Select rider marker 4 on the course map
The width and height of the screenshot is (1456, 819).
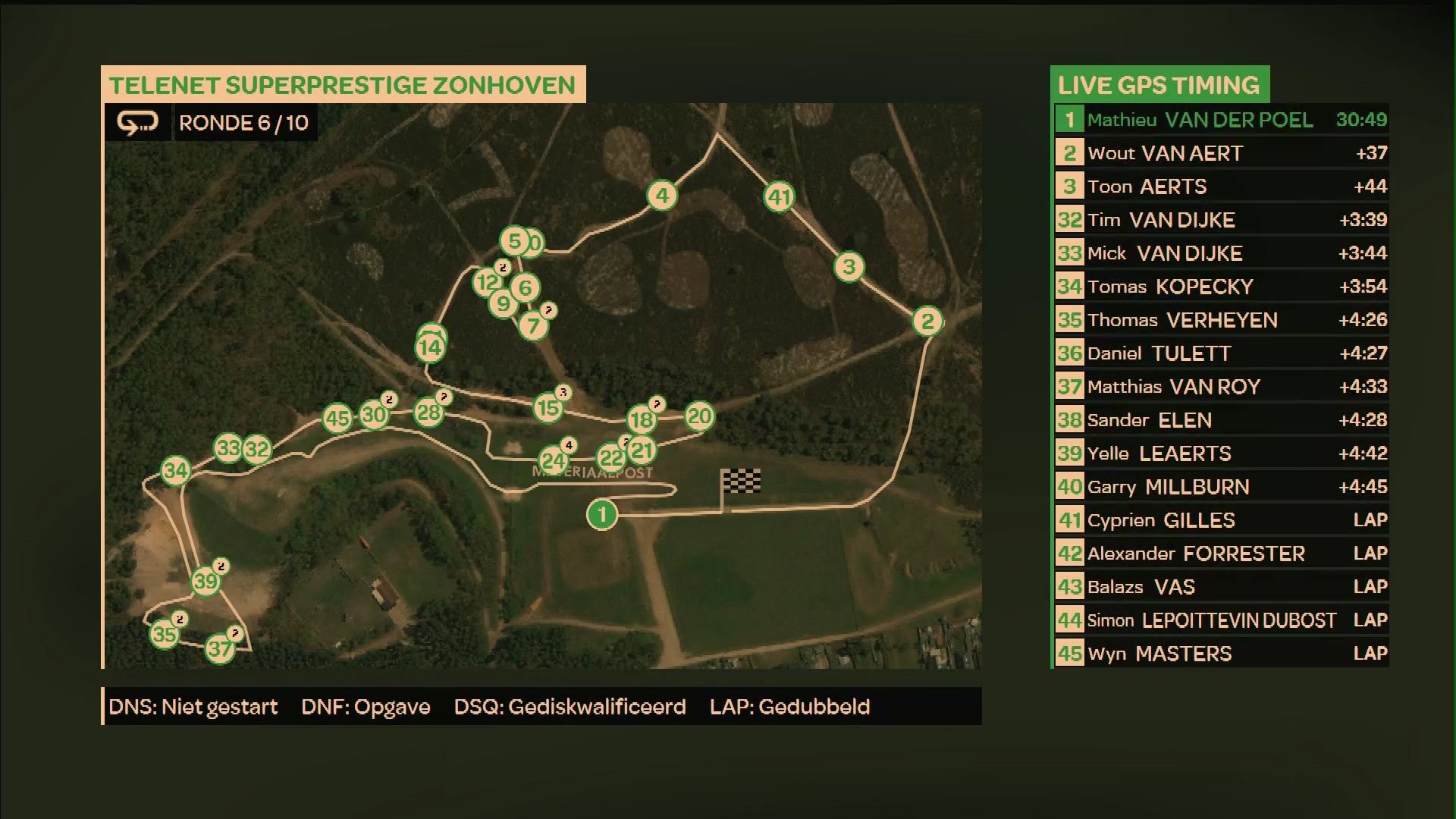point(662,196)
